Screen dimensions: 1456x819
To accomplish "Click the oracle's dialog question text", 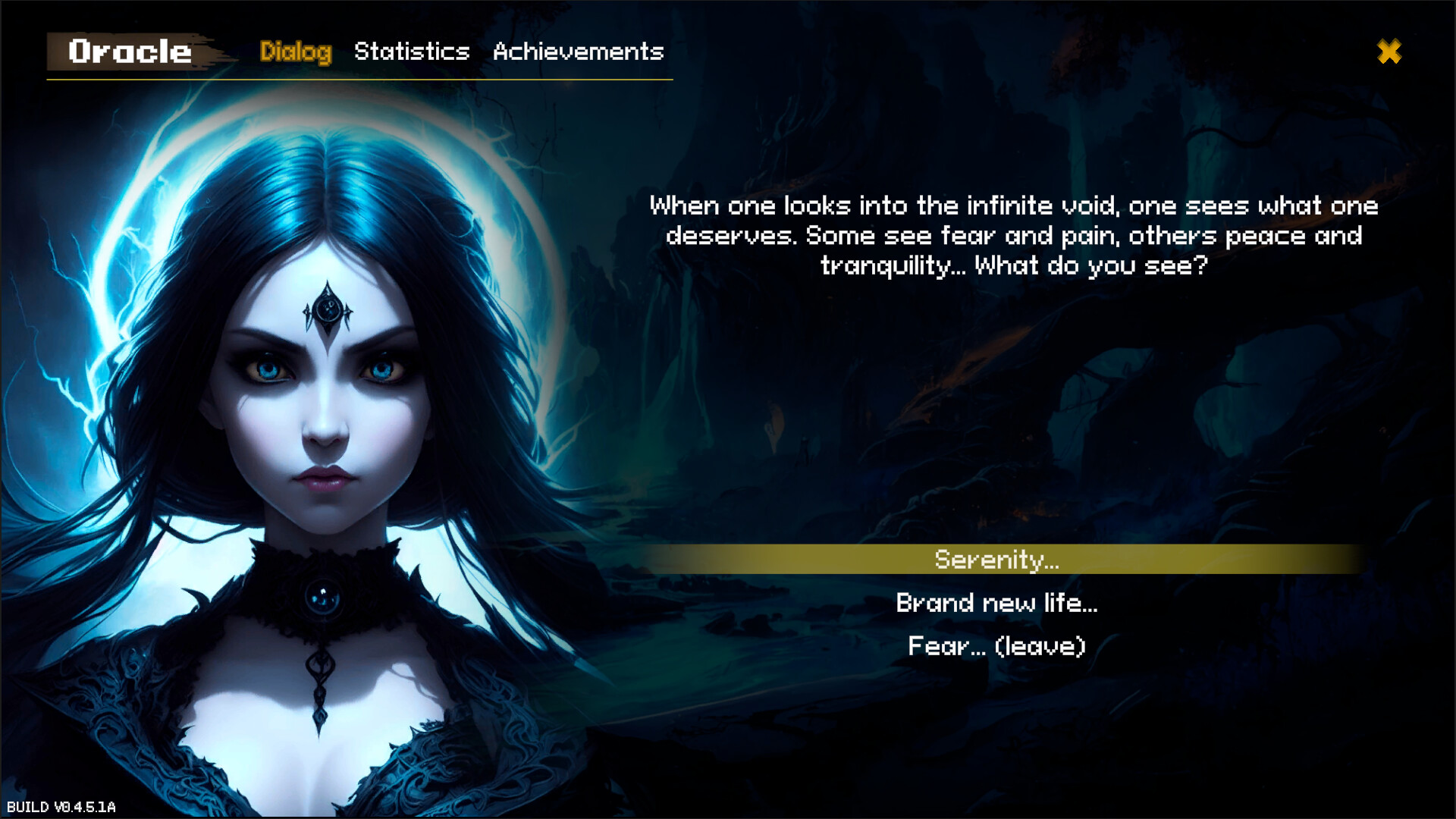I will click(x=1014, y=235).
